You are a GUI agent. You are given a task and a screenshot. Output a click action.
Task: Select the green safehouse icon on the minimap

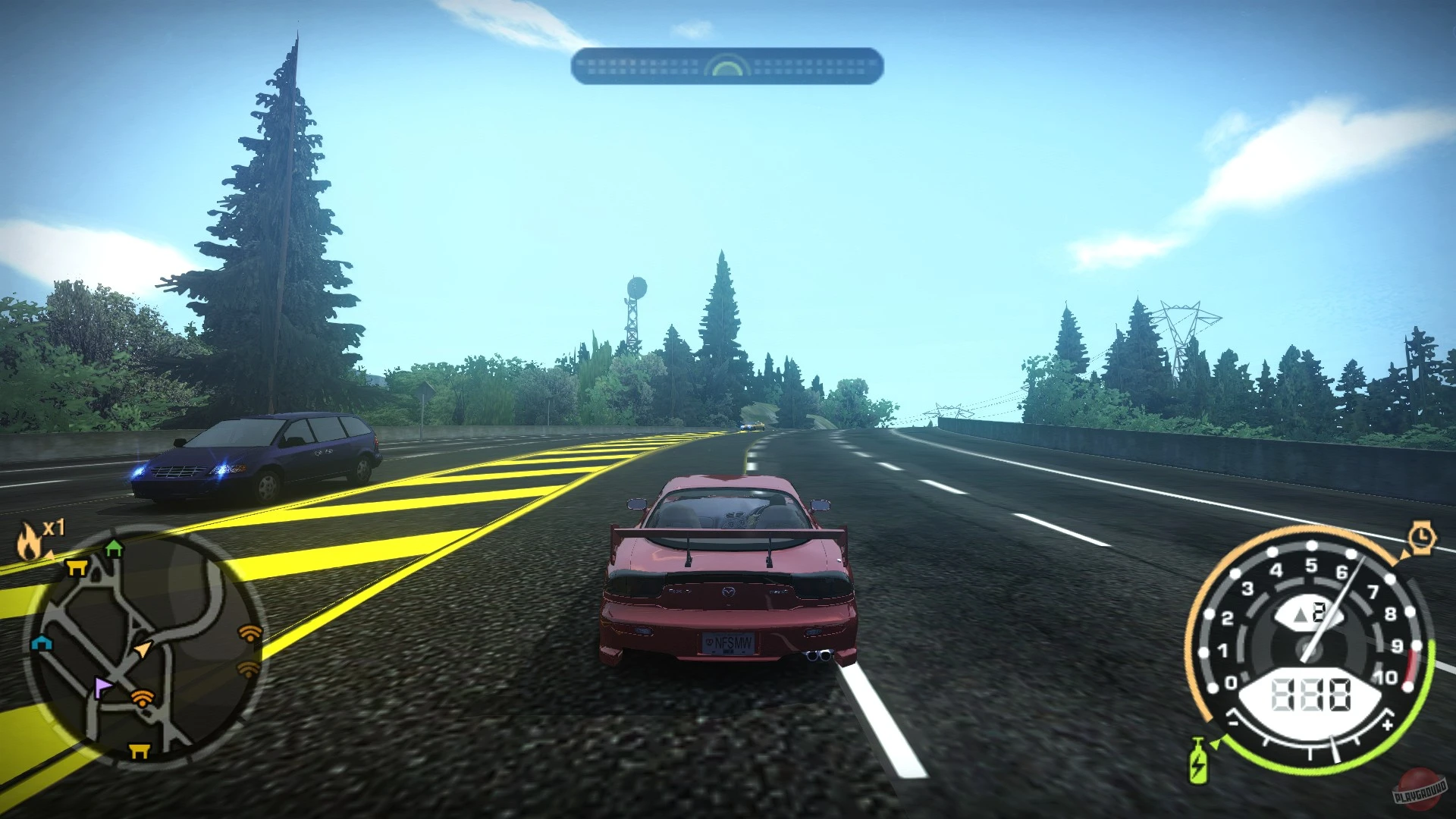click(x=115, y=549)
